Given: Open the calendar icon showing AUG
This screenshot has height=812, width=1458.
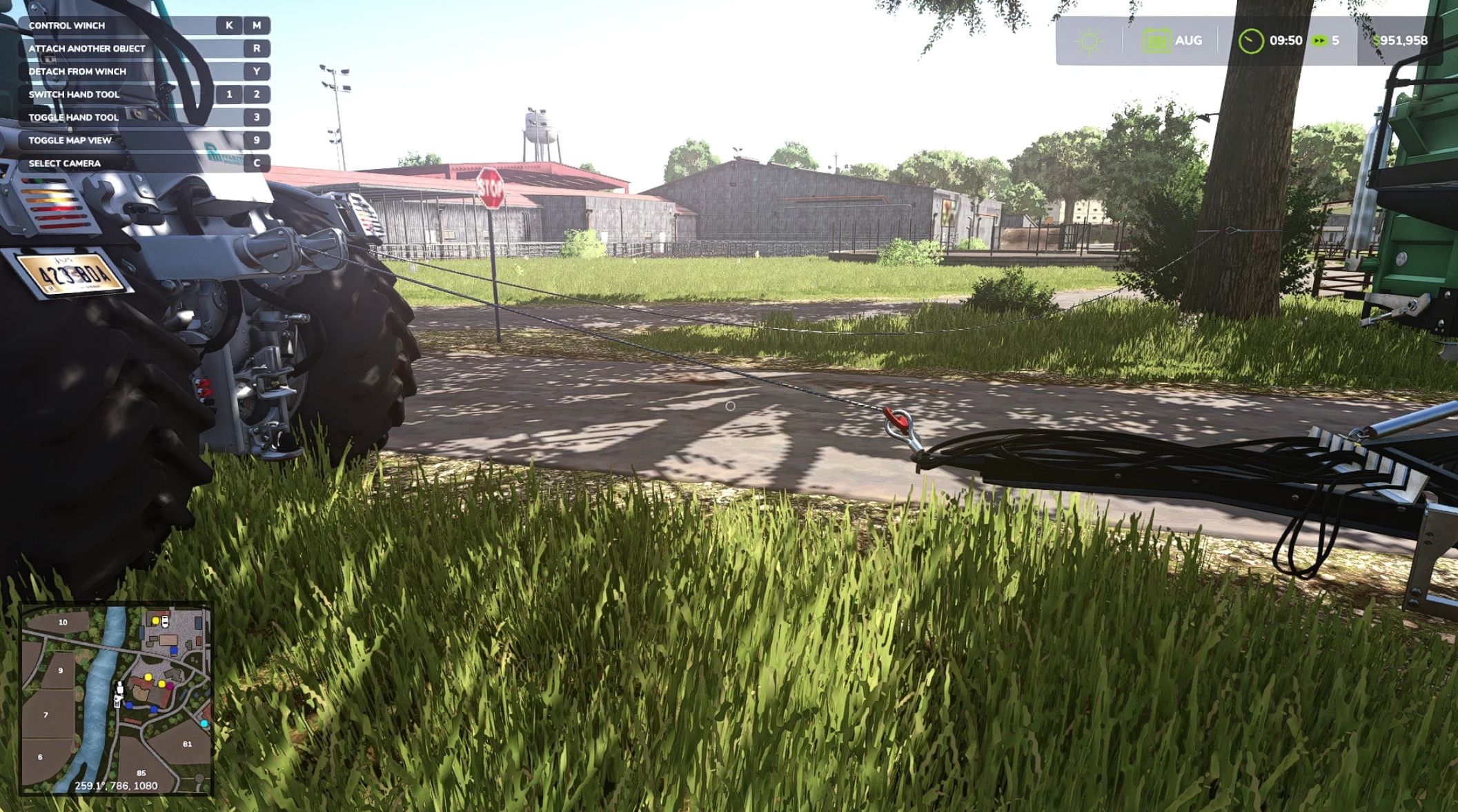Looking at the screenshot, I should (1158, 41).
